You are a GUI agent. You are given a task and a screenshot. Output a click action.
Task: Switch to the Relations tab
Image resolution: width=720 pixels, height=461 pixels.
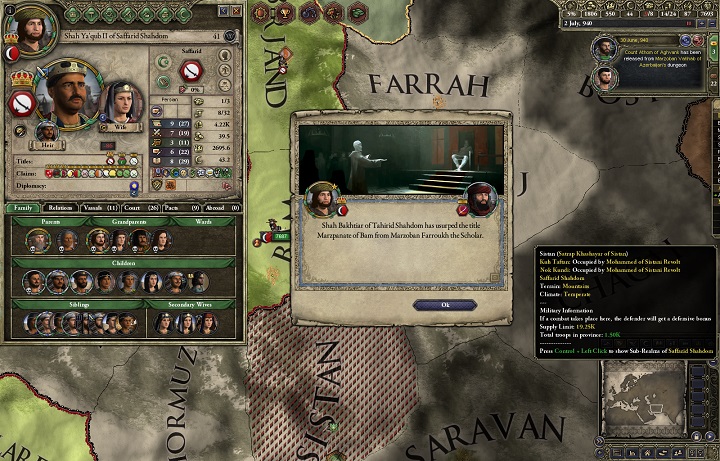[x=59, y=208]
